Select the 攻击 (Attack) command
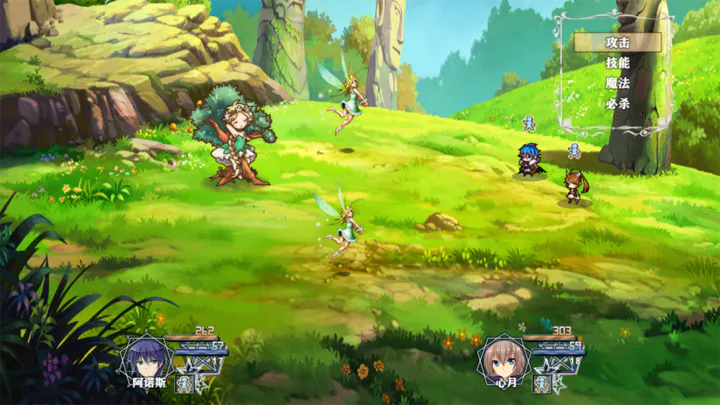720x405 pixels. [x=618, y=42]
